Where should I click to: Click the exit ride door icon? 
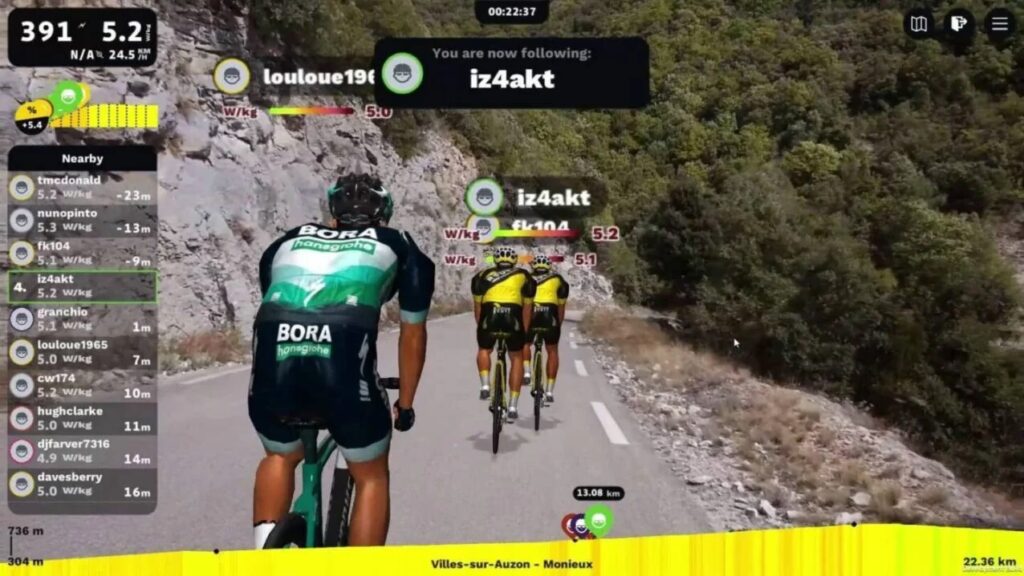(959, 23)
